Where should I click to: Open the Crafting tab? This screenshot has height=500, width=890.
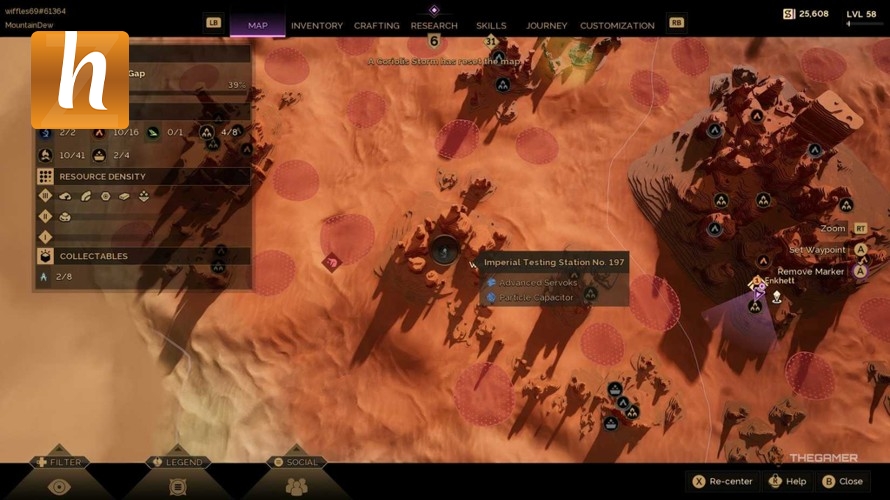click(377, 25)
